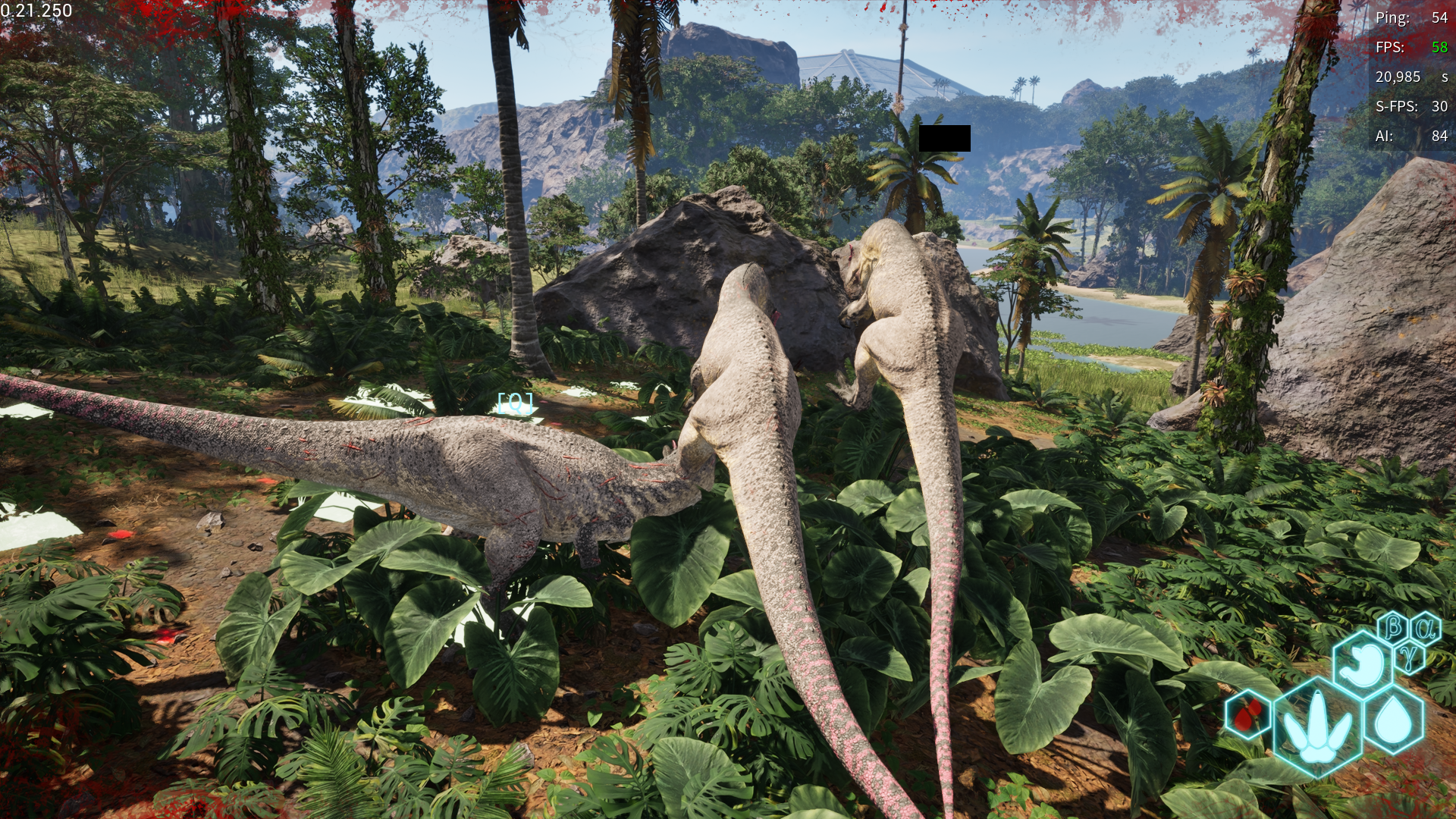Select the red blood drops bleed icon
1456x819 pixels.
[x=1247, y=714]
